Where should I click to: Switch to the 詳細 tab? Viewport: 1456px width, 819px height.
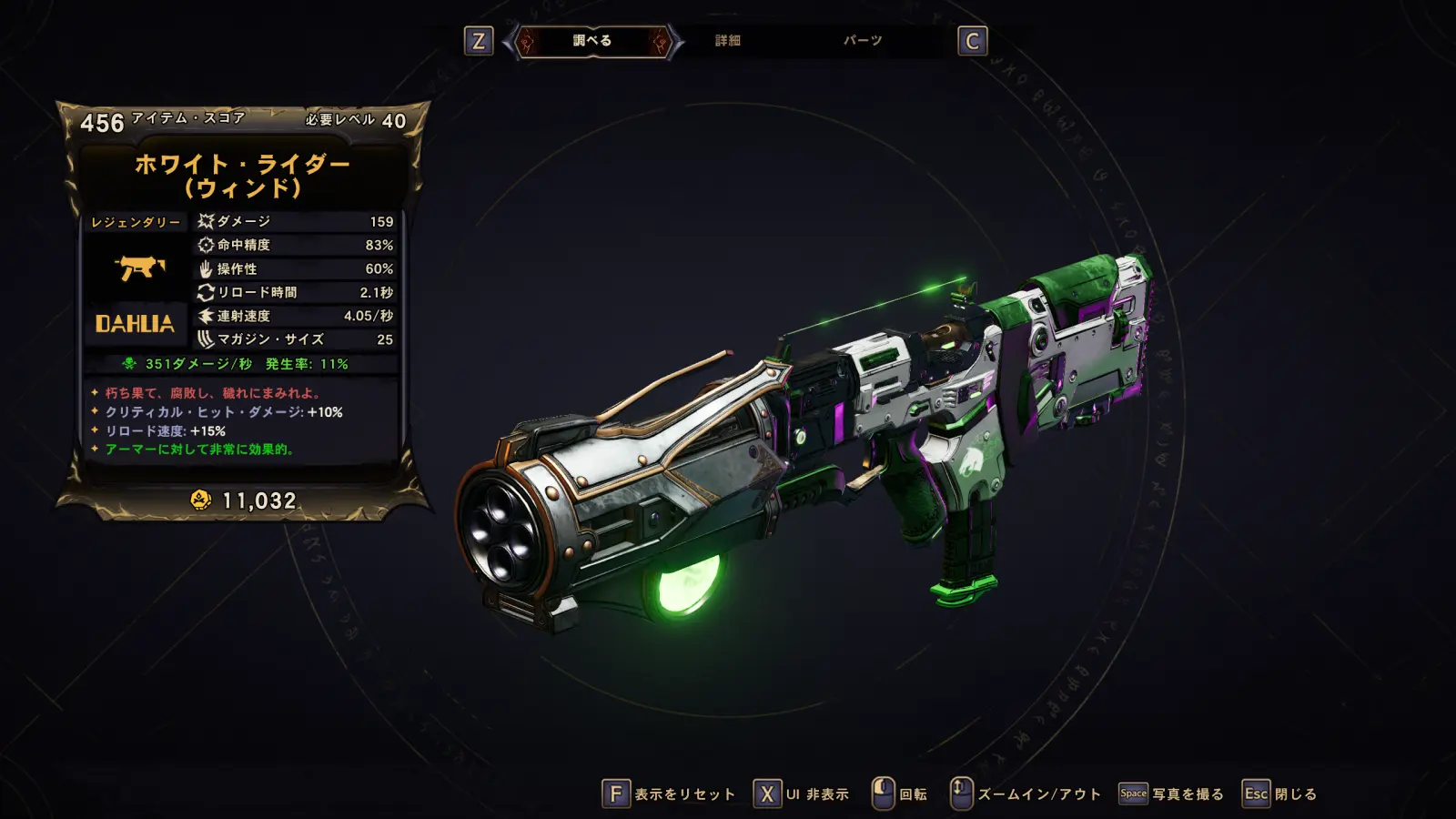(x=727, y=41)
